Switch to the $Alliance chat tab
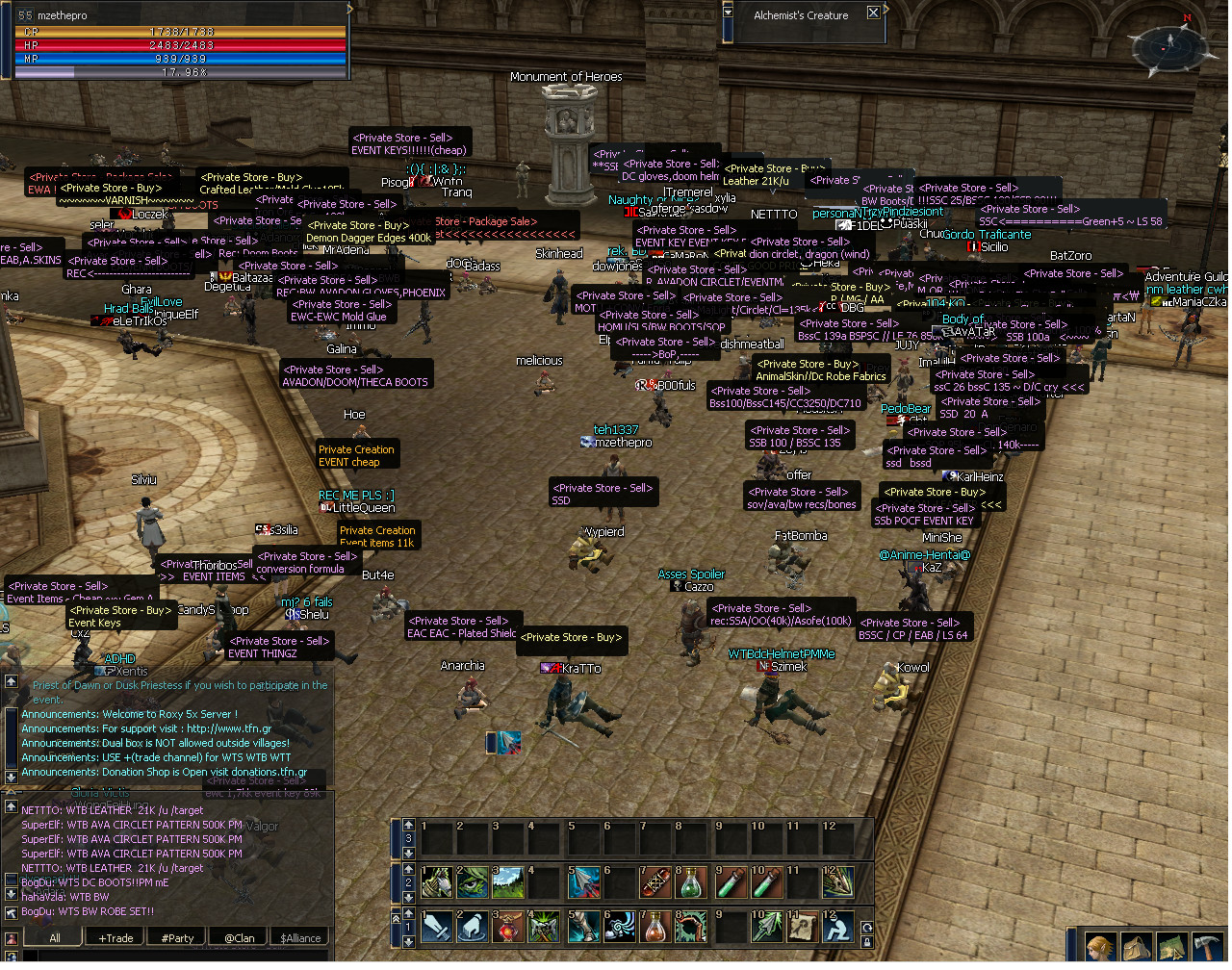Image resolution: width=1232 pixels, height=970 pixels. coord(300,937)
